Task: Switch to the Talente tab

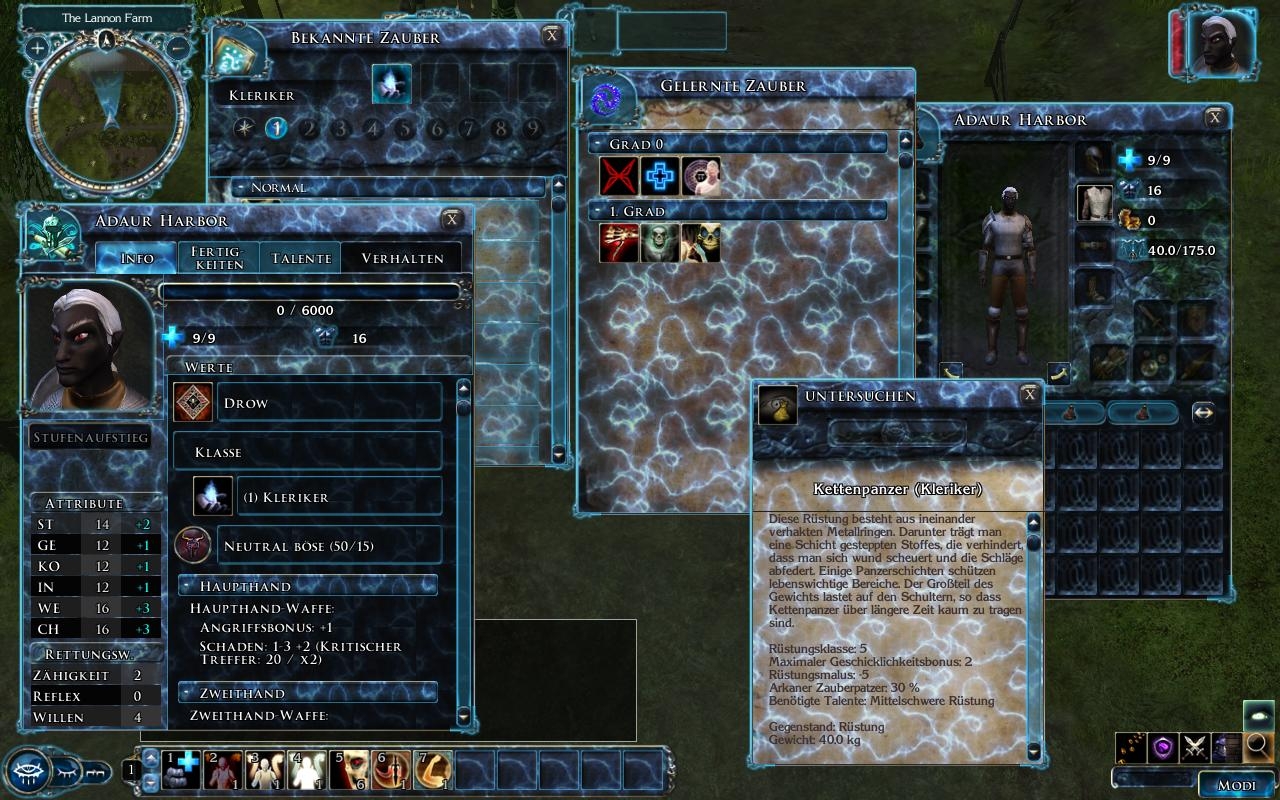Action: (300, 258)
